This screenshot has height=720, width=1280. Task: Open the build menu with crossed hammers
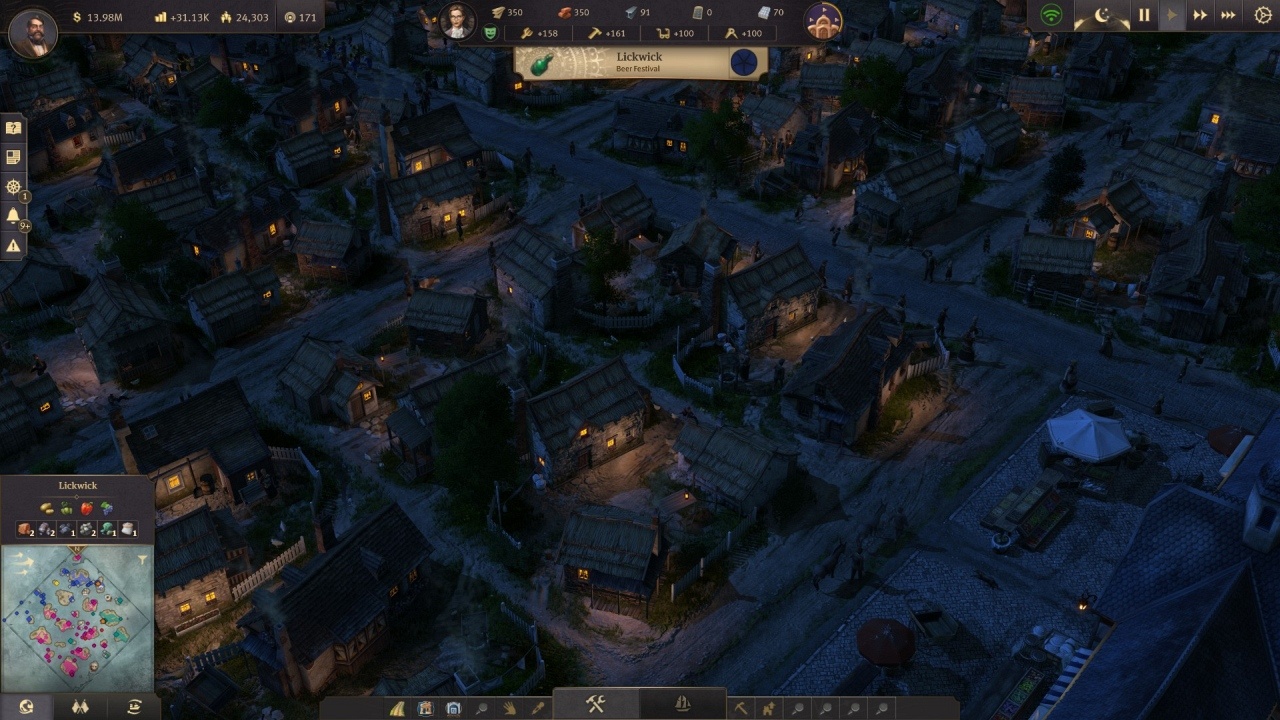[596, 704]
